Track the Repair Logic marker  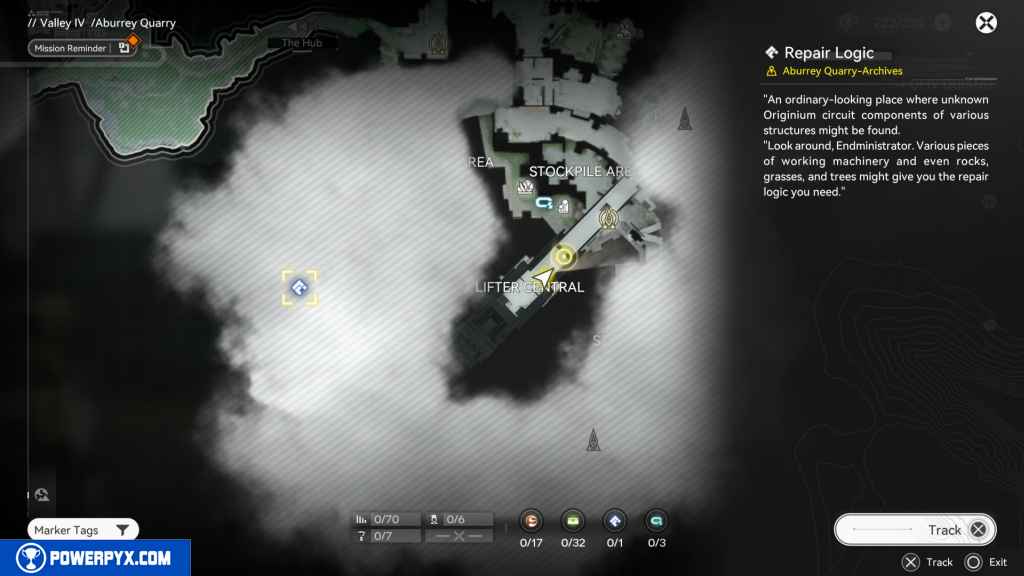coord(914,530)
